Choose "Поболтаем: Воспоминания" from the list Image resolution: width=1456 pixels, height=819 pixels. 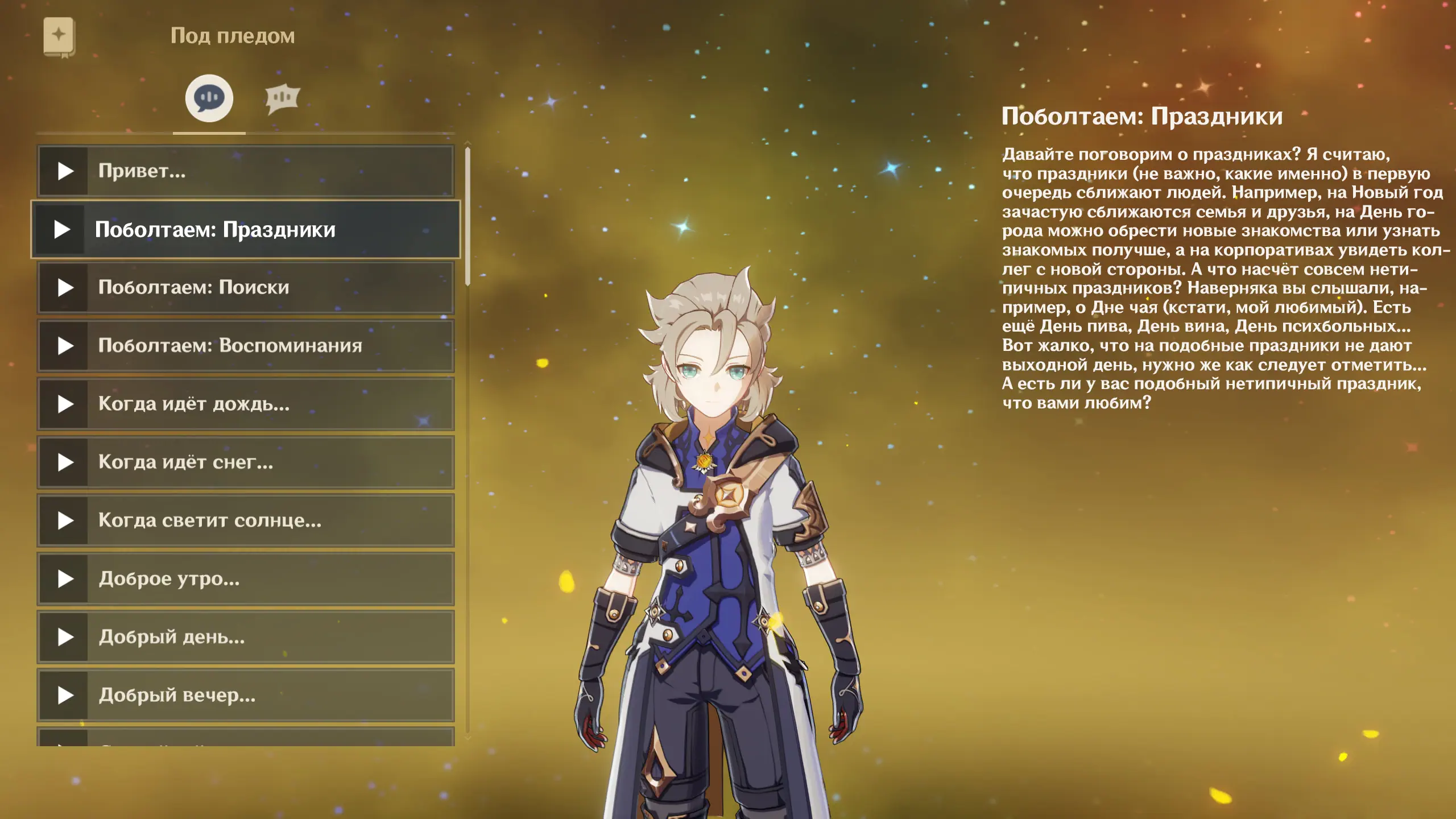[x=245, y=346]
